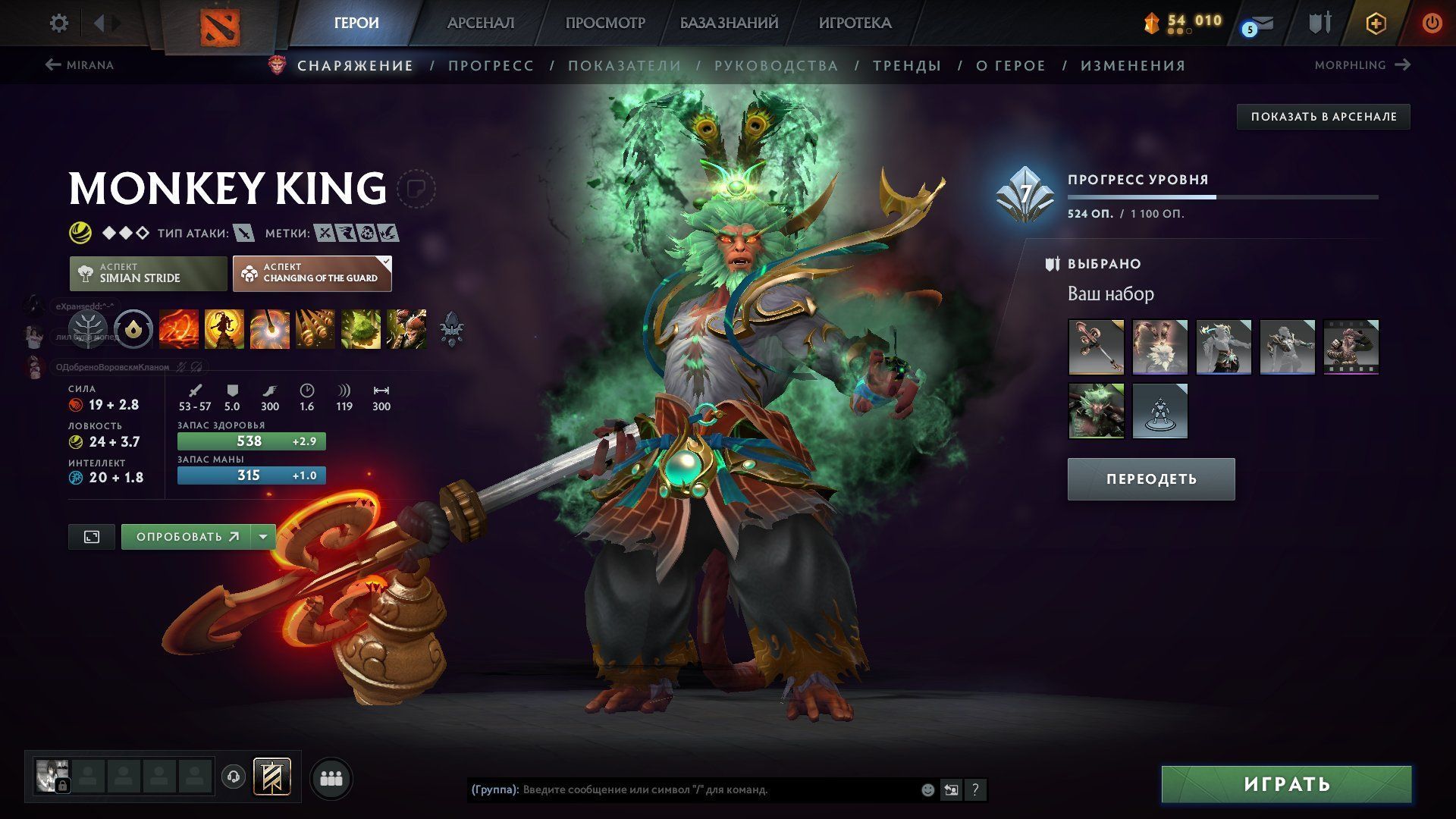Open the Просмотр section
Screen dimensions: 1456x819
604,24
